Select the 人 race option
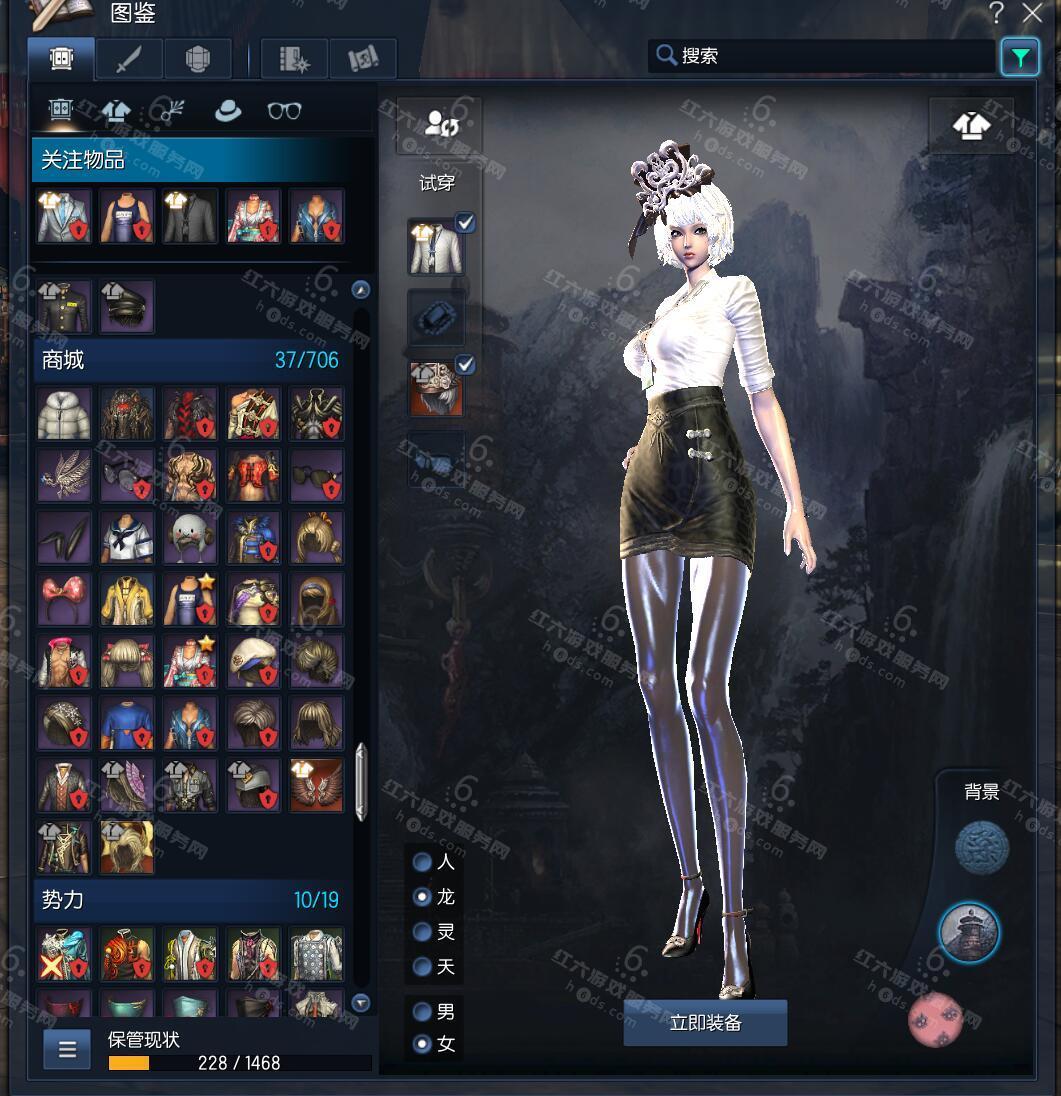Screen dimensions: 1061x1096 pos(423,862)
